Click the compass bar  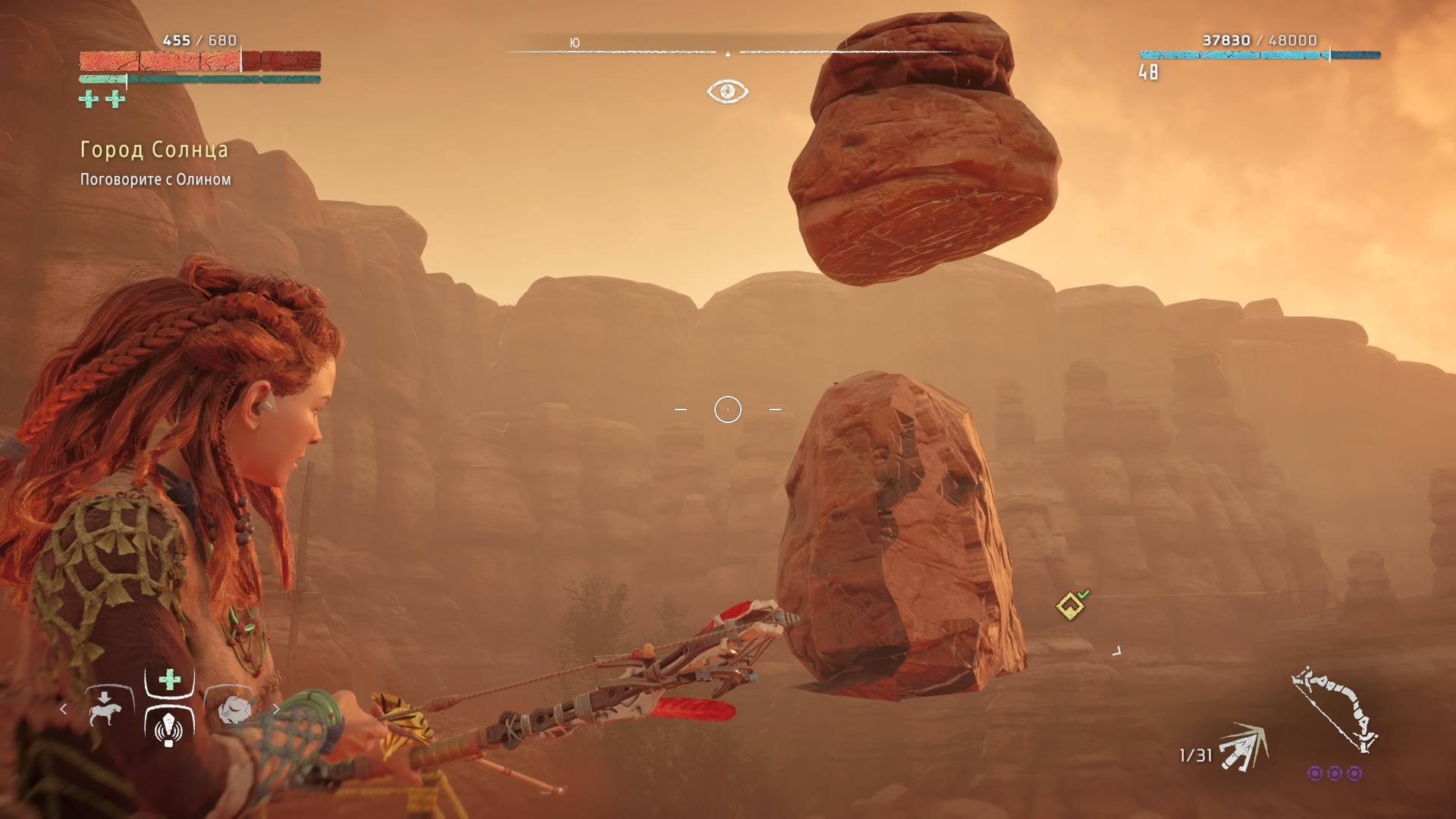point(728,49)
